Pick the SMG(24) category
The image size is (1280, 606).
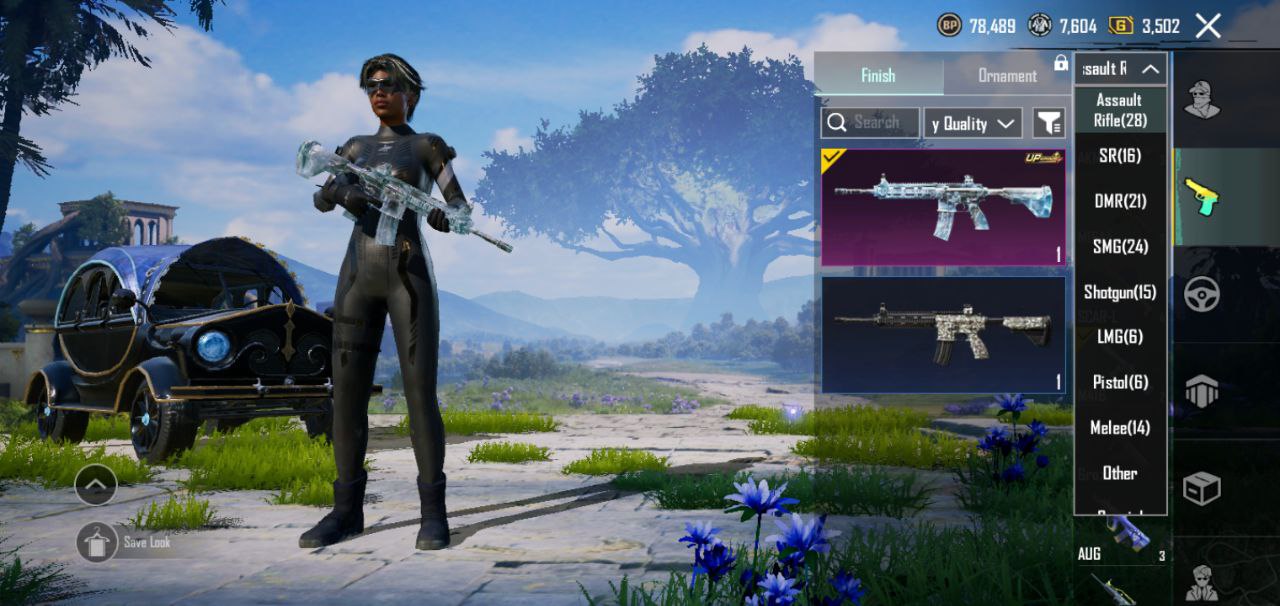pos(1120,247)
